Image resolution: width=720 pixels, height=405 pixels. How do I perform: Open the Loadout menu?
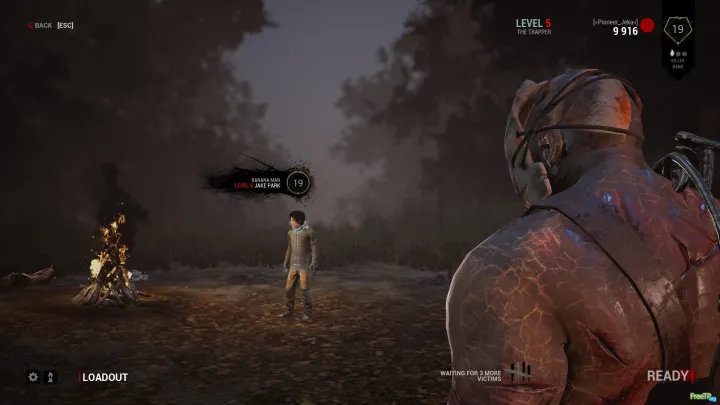(105, 378)
